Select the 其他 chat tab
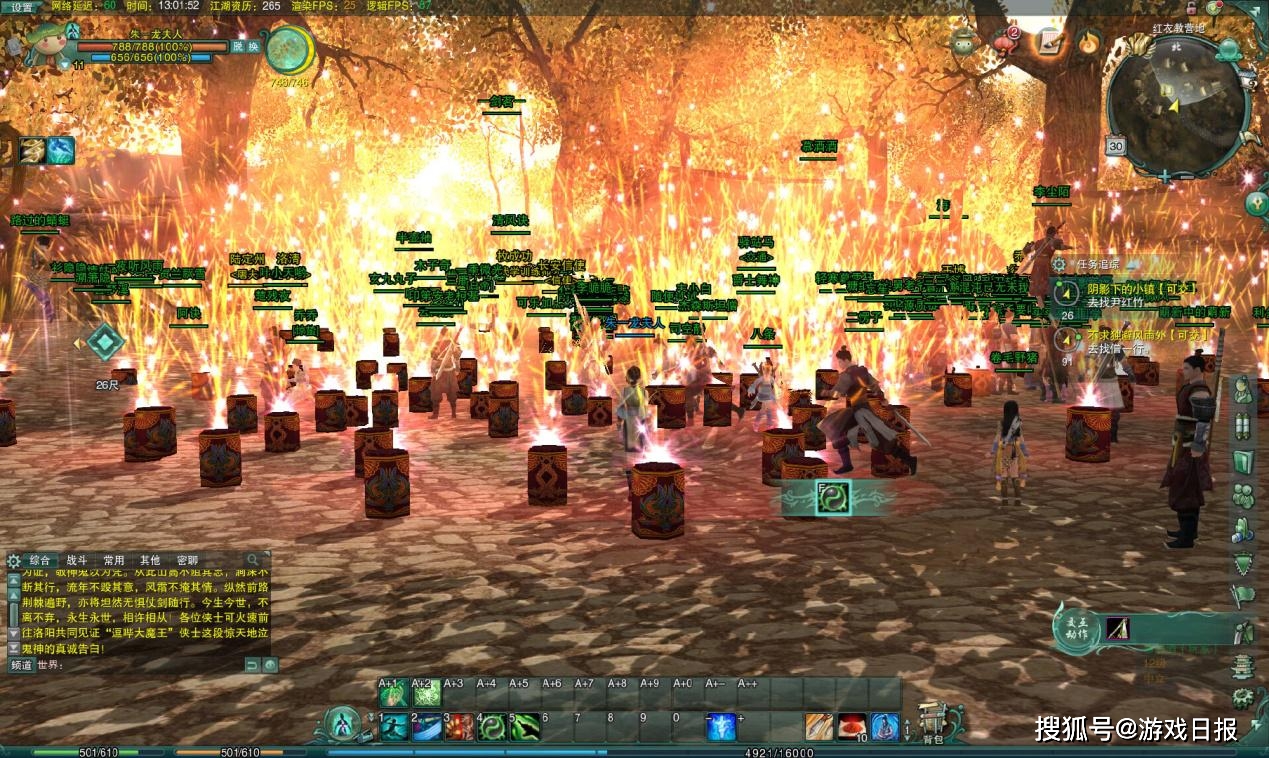The height and width of the screenshot is (758, 1269). point(150,560)
